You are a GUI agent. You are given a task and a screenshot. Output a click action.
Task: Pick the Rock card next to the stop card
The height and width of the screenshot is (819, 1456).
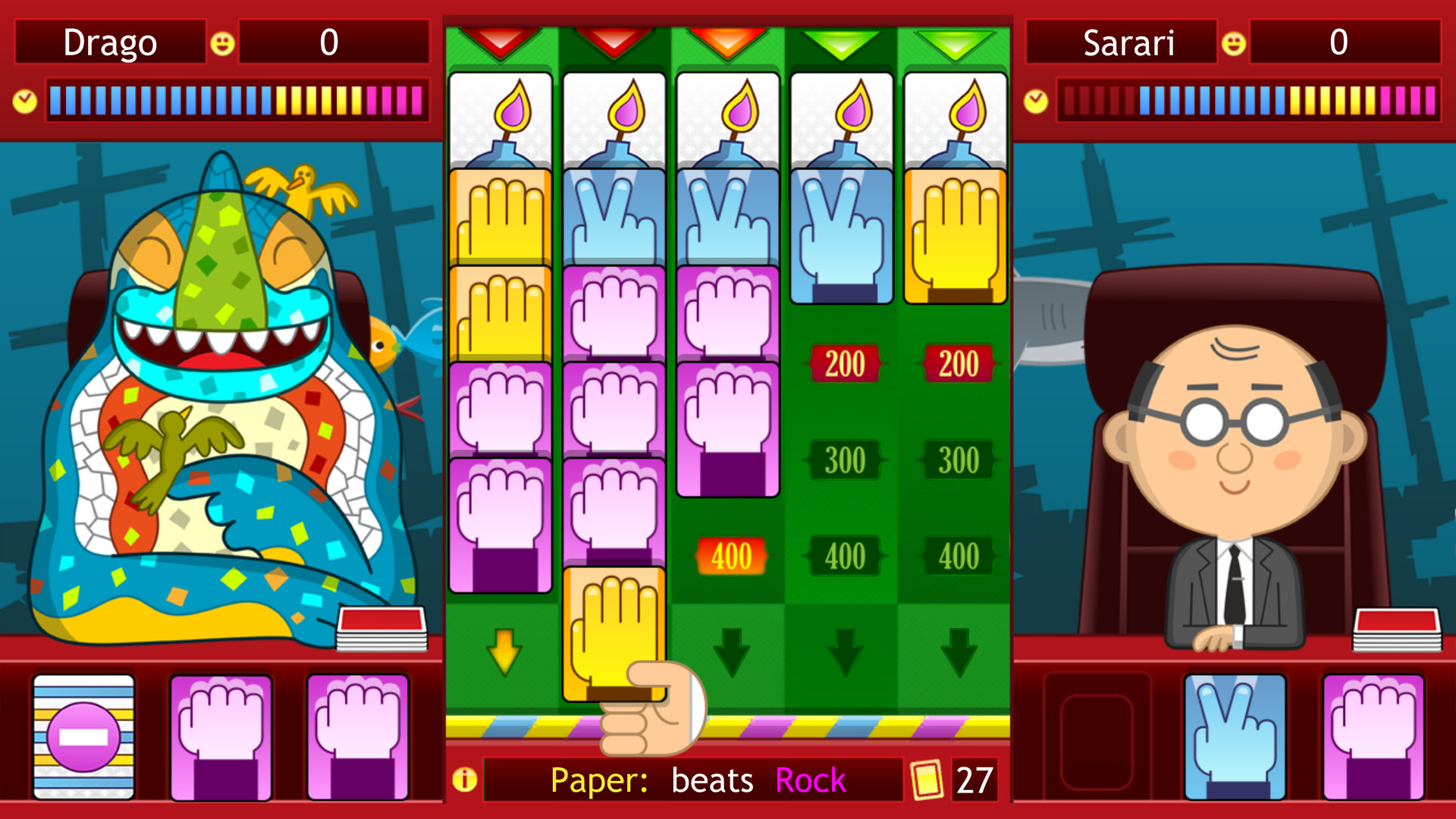click(220, 734)
